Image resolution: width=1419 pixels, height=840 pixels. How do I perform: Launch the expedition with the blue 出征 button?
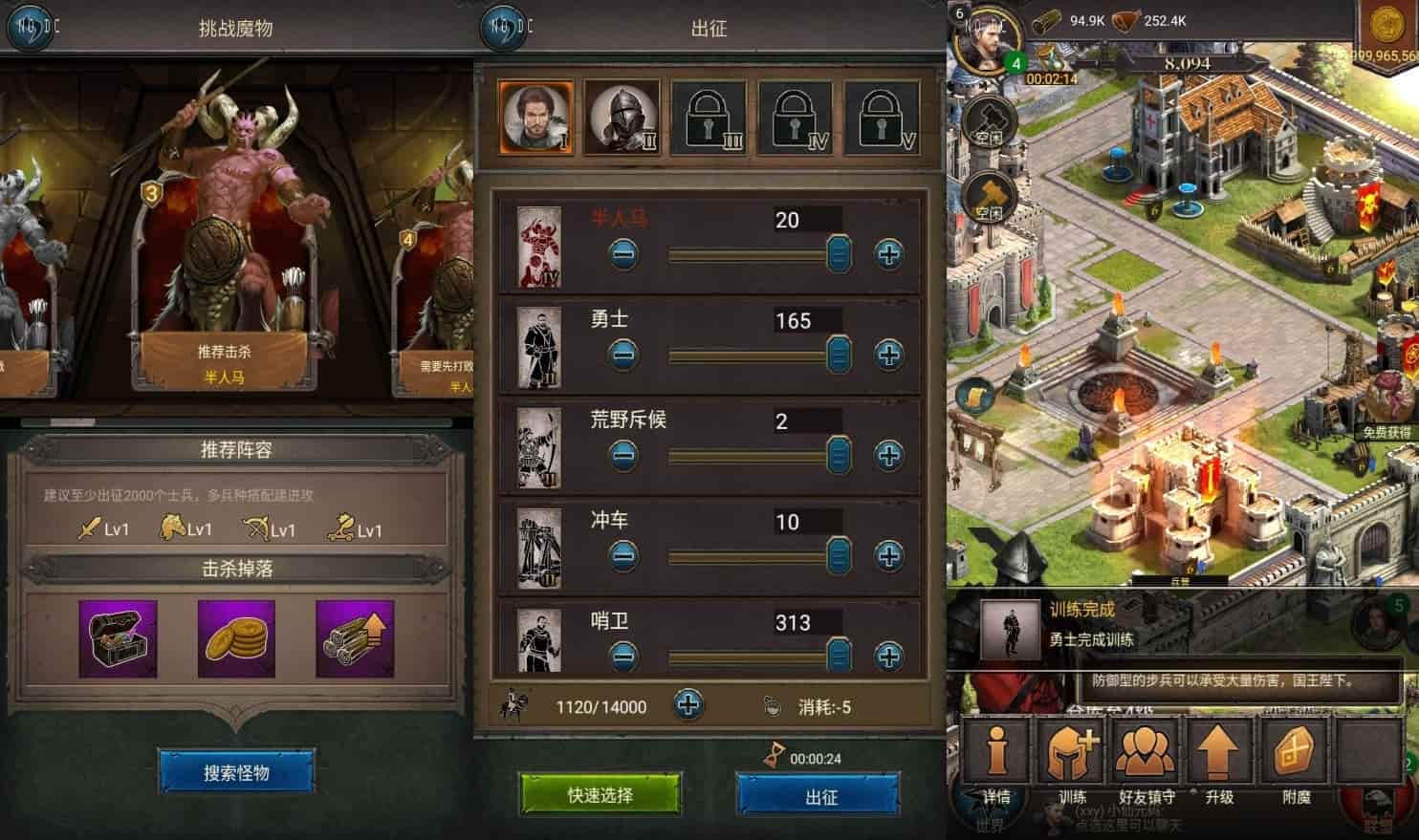tap(819, 795)
